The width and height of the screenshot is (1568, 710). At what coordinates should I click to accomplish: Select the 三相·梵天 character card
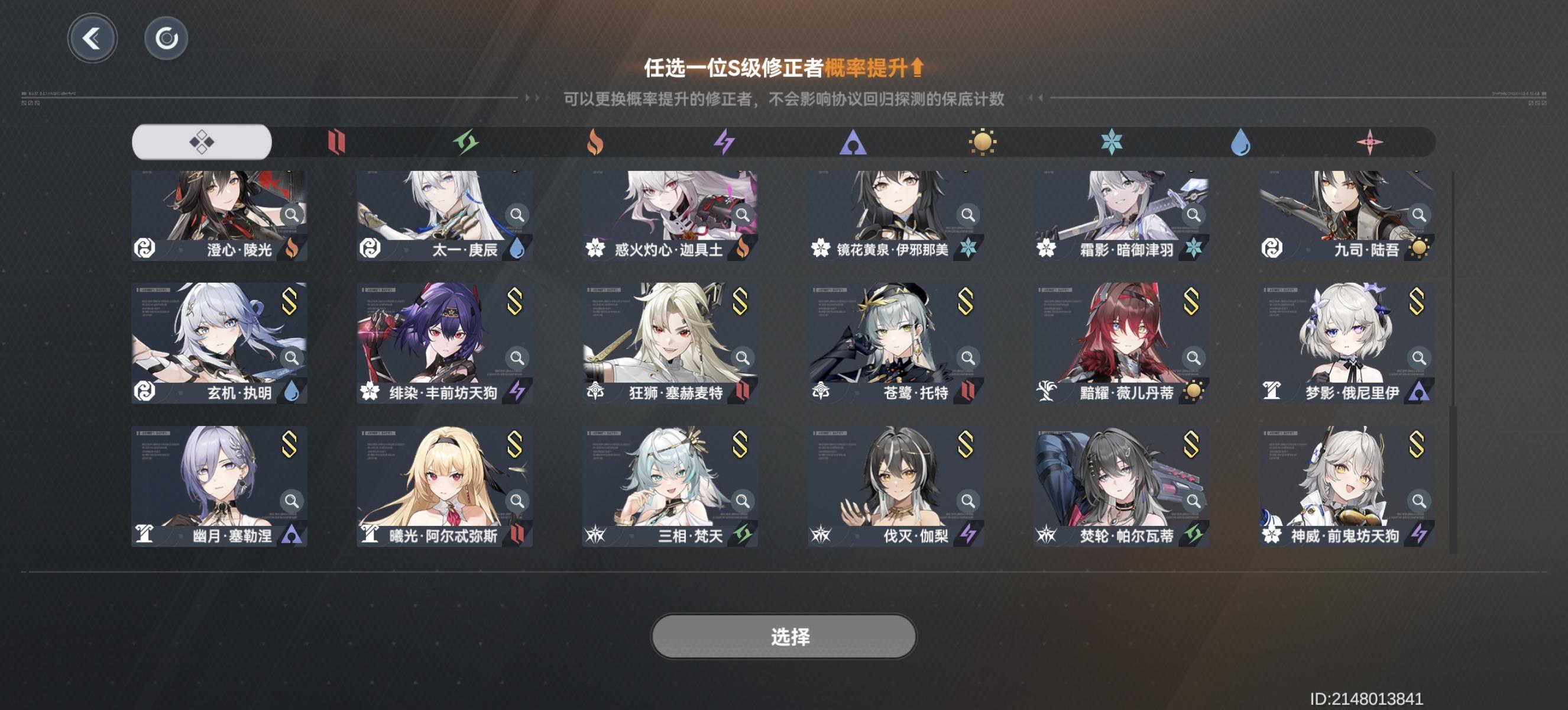[668, 484]
